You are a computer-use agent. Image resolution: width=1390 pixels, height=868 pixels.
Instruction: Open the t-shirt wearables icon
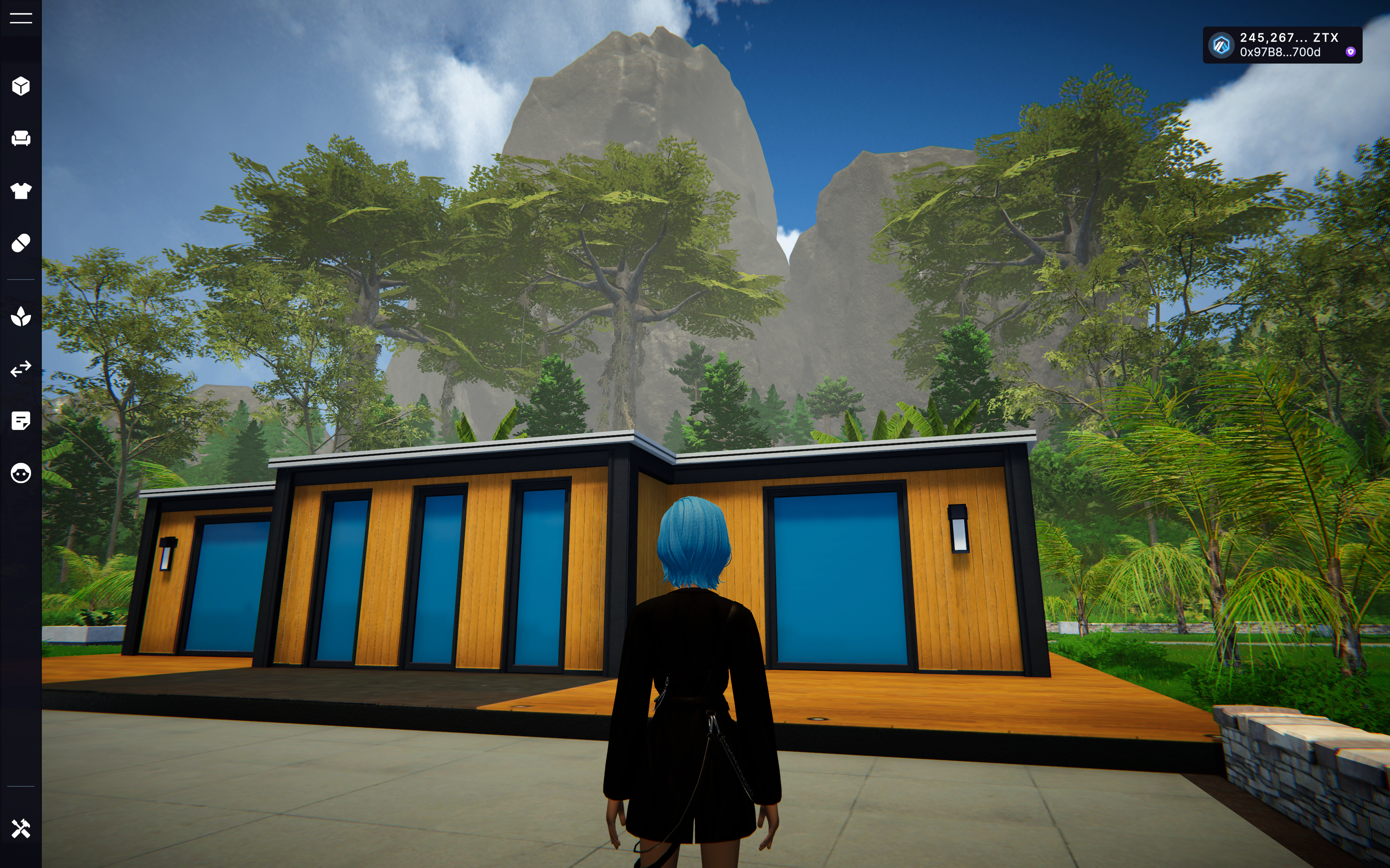click(x=21, y=191)
